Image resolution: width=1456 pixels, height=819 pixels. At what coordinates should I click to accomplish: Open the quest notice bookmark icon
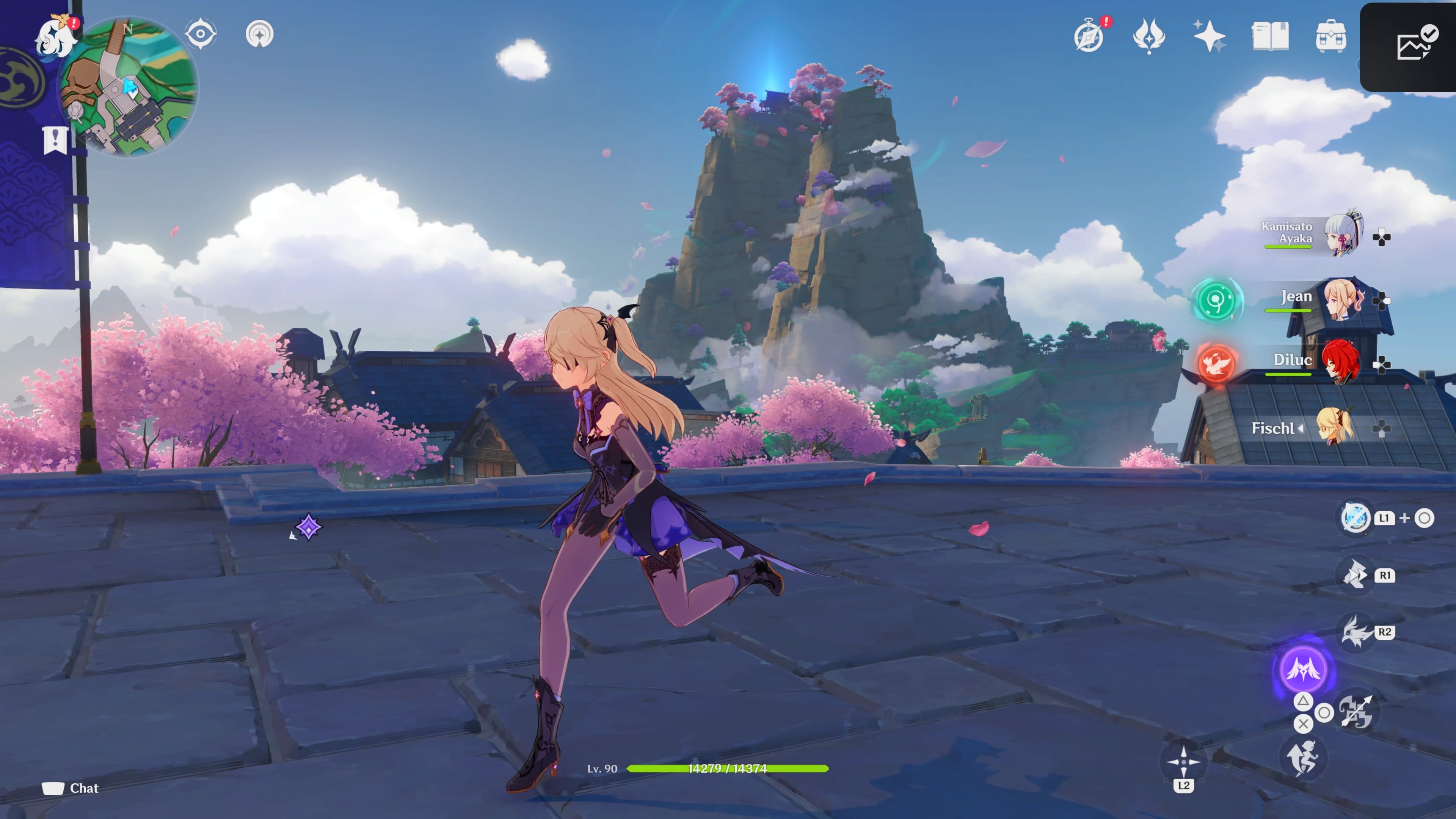[55, 139]
